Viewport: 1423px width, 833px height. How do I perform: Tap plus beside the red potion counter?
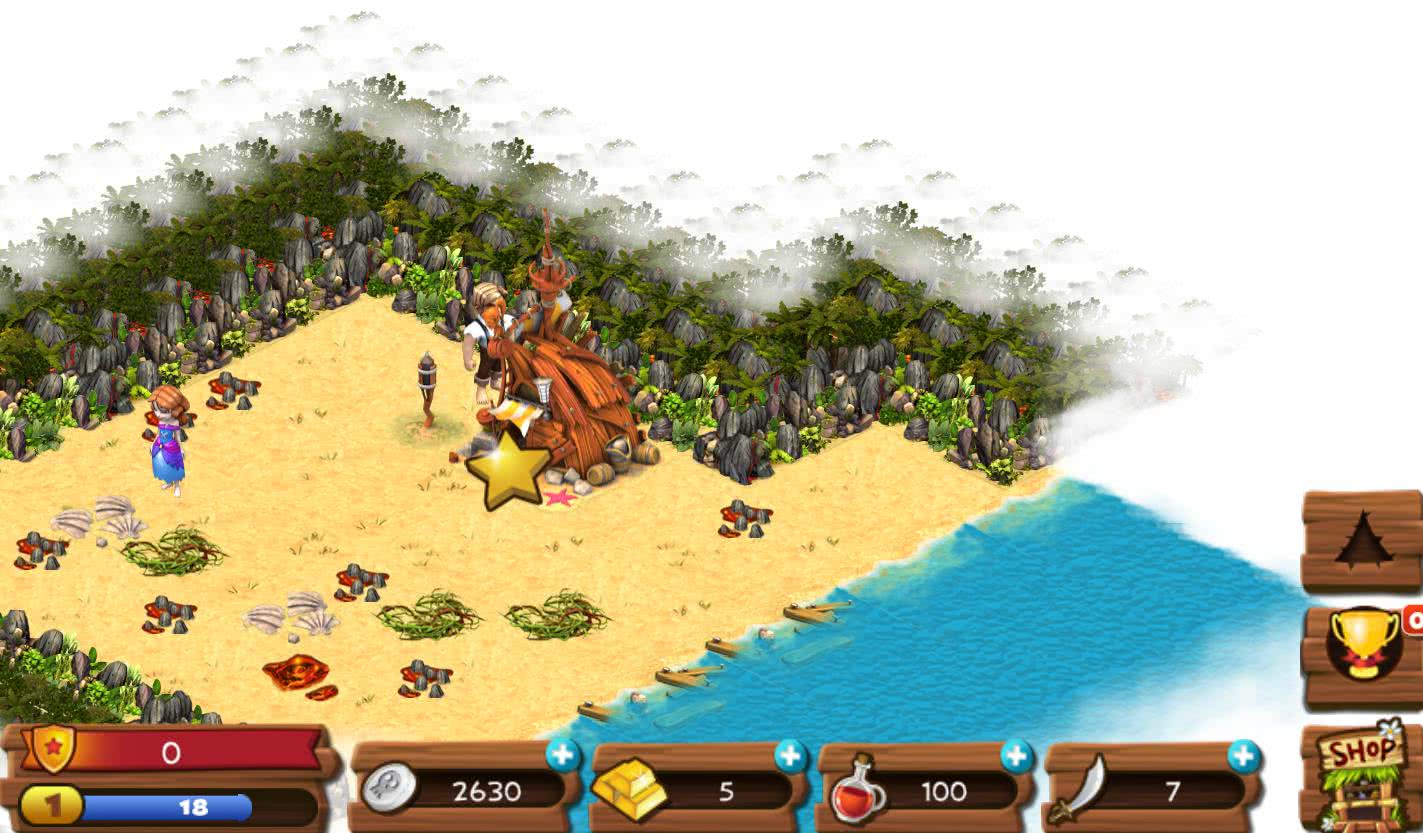[1017, 756]
